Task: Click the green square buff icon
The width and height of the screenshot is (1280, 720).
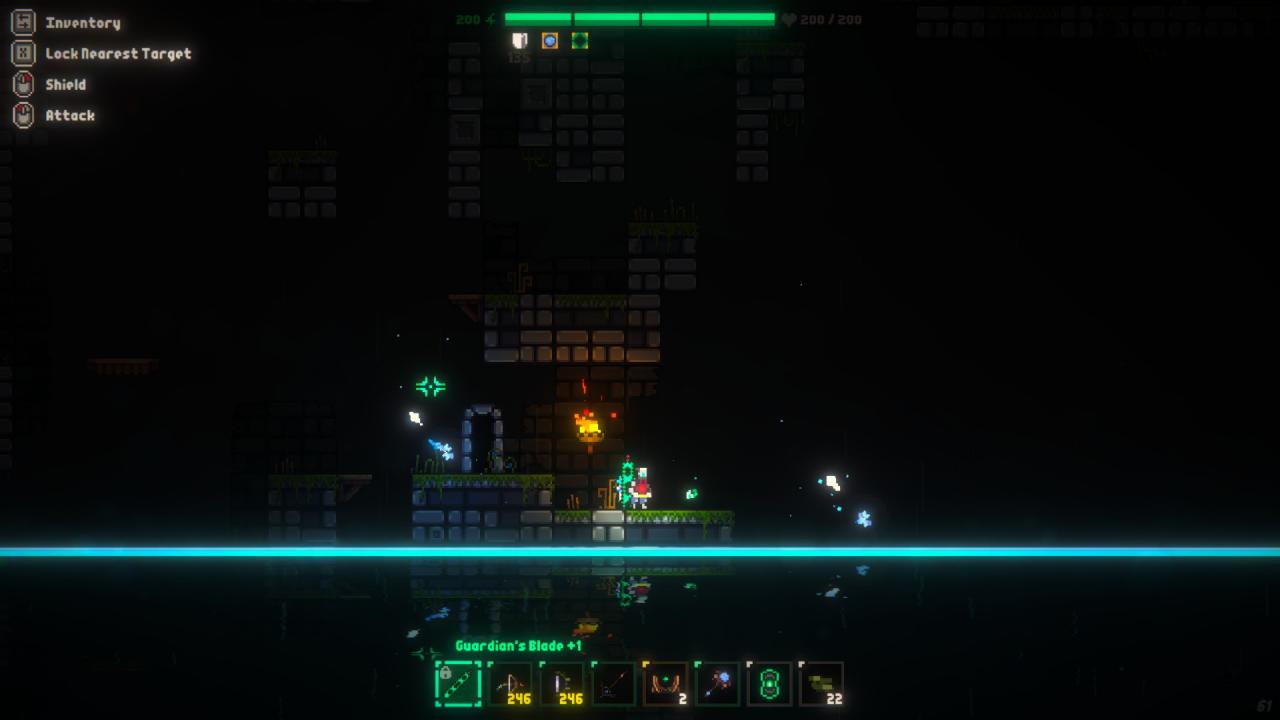Action: tap(579, 41)
